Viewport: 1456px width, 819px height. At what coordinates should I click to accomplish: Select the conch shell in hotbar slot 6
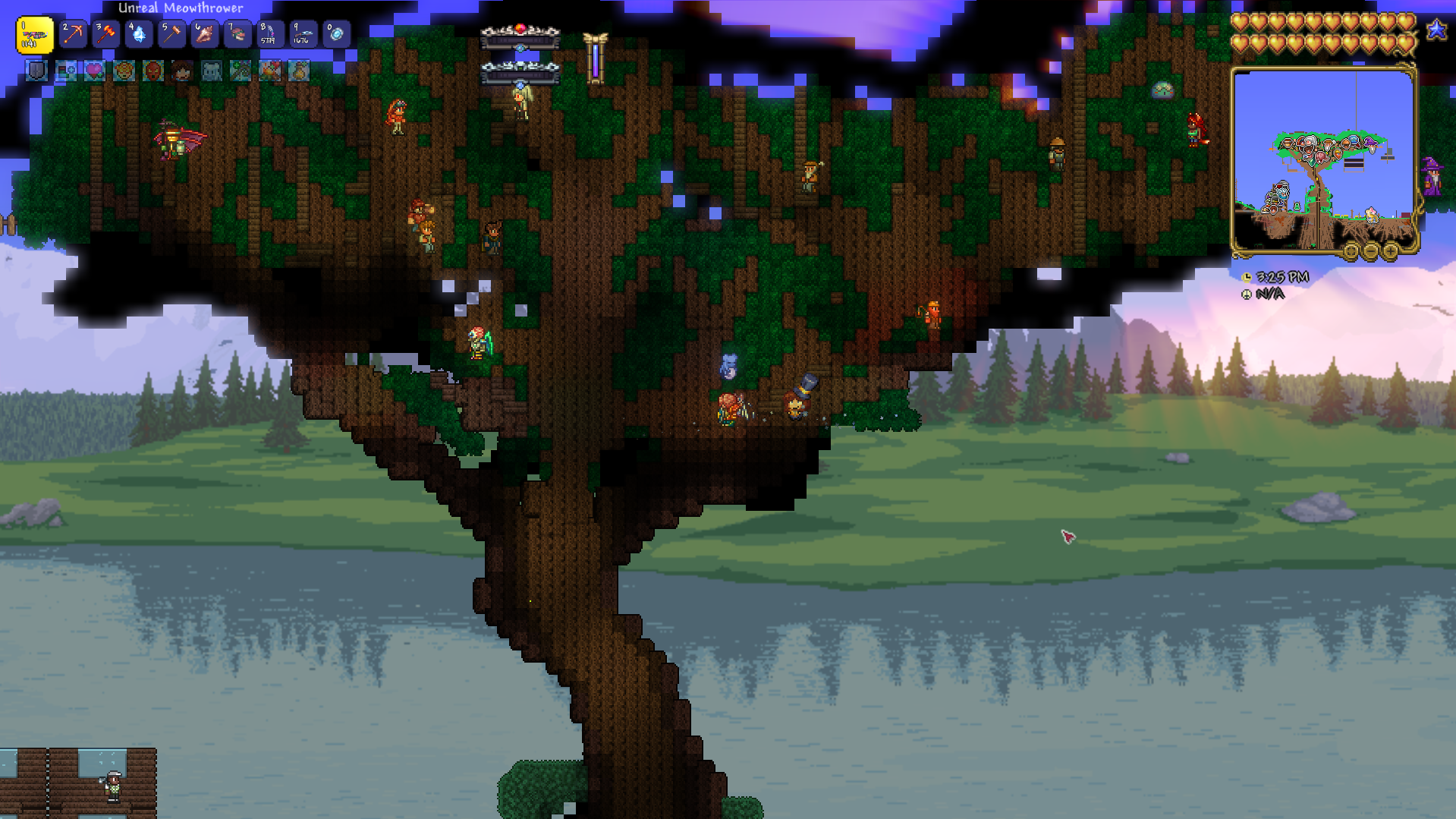coord(203,34)
